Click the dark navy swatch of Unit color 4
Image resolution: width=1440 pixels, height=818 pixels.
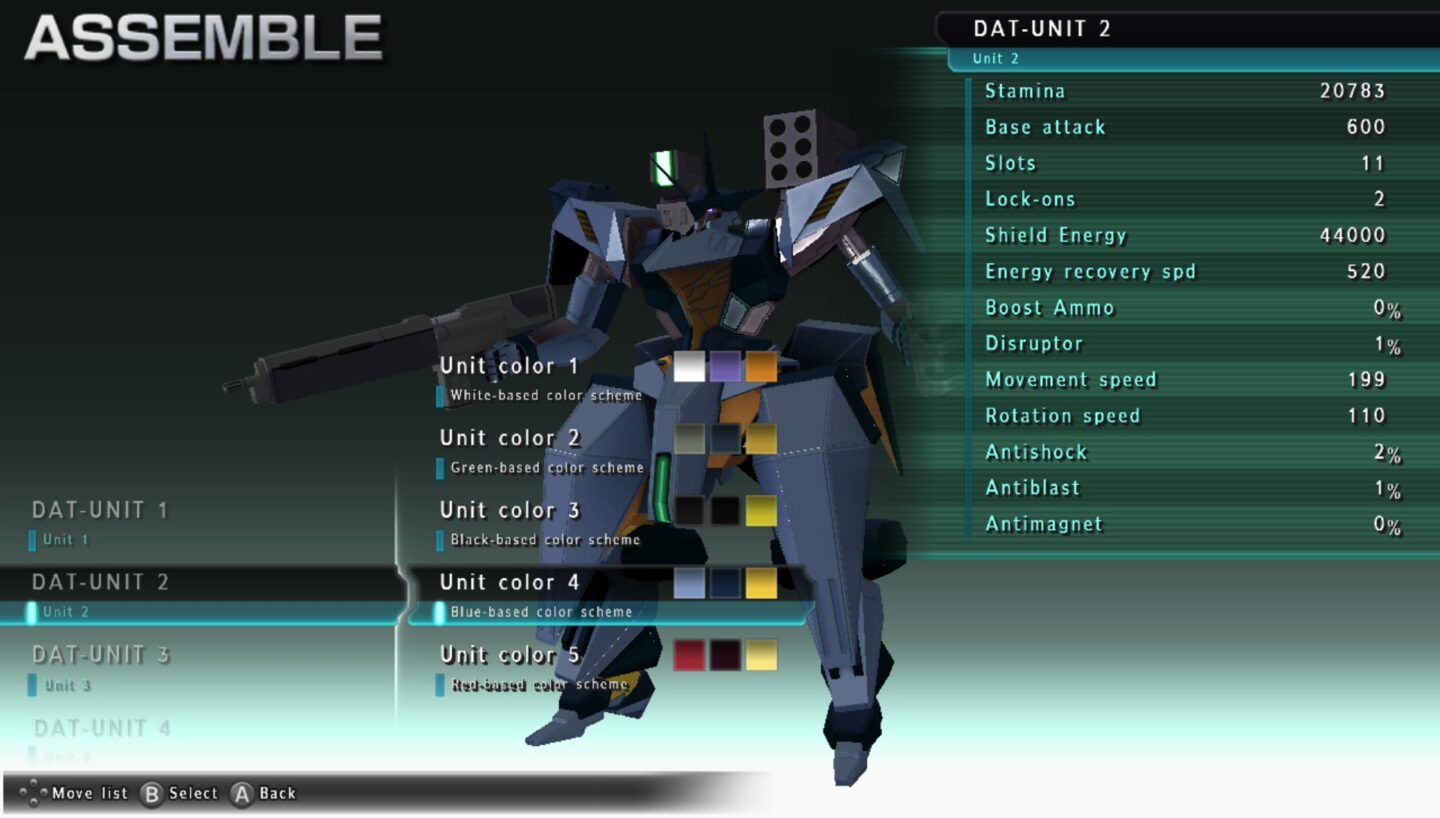click(x=725, y=582)
